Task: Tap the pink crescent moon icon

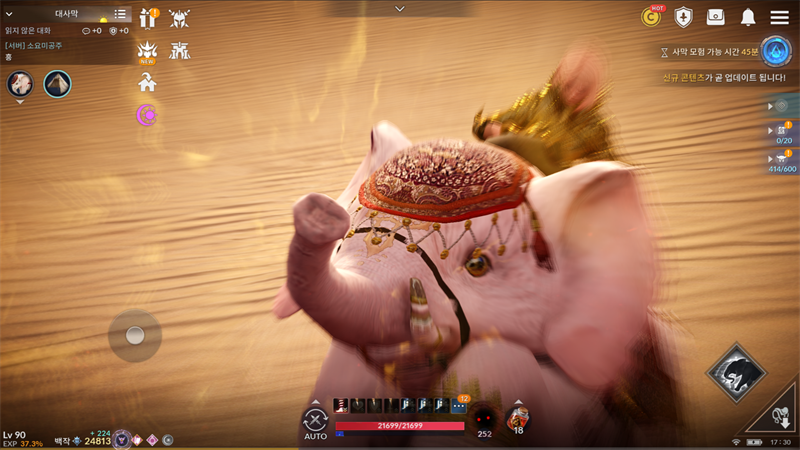Action: coord(148,116)
